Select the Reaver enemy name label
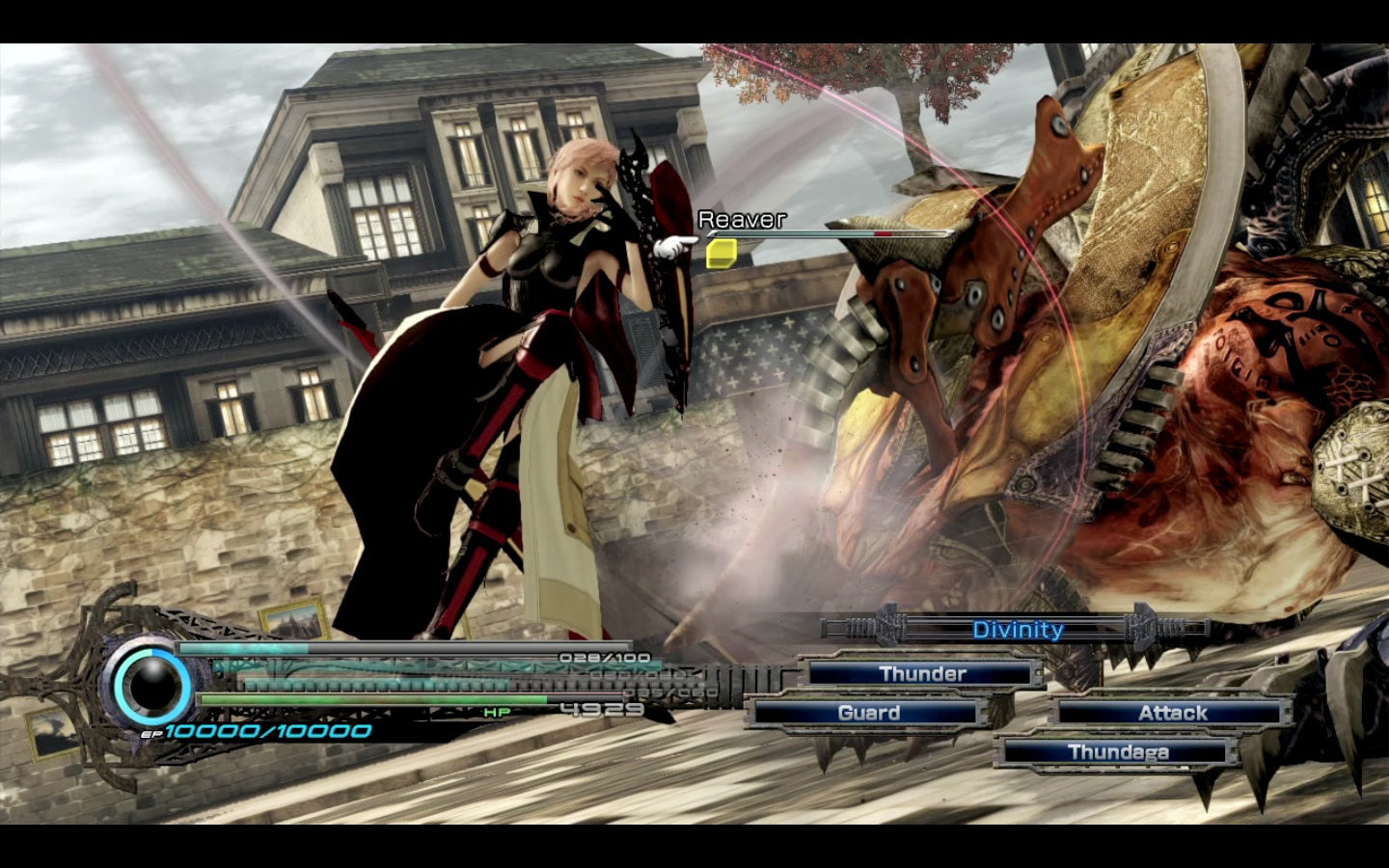1389x868 pixels. 743,220
